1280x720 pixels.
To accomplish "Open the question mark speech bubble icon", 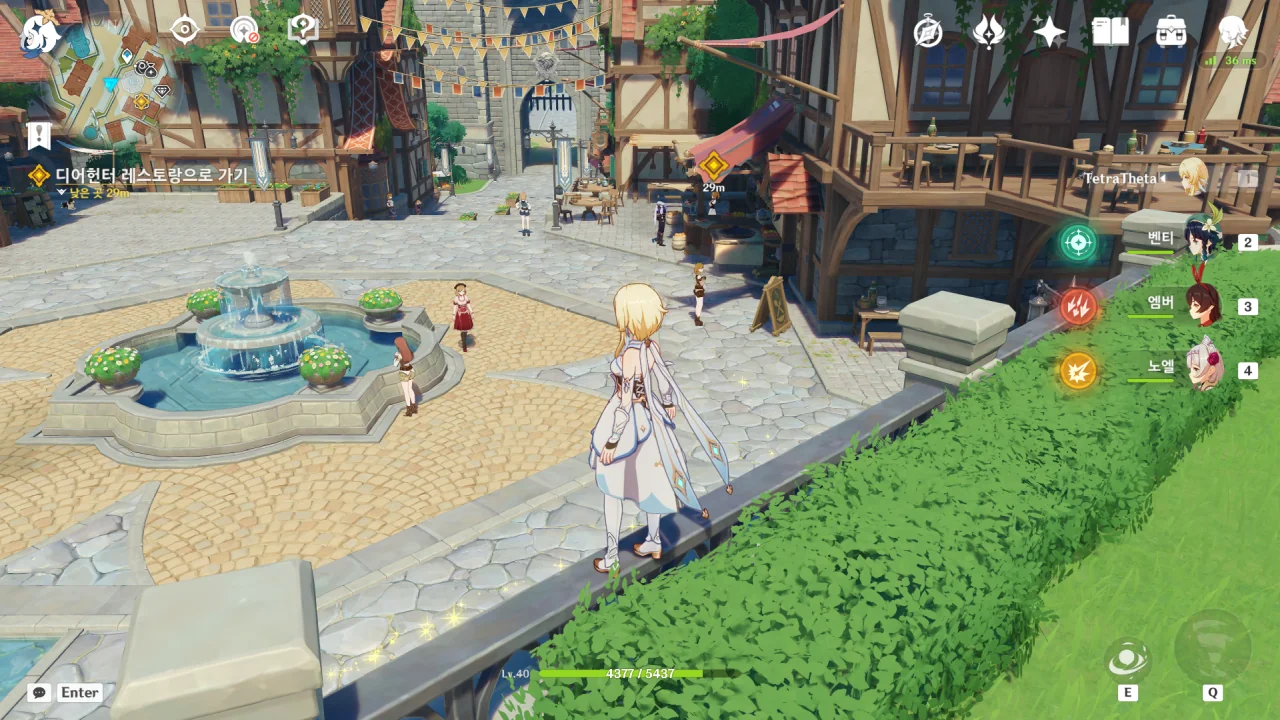I will coord(302,29).
